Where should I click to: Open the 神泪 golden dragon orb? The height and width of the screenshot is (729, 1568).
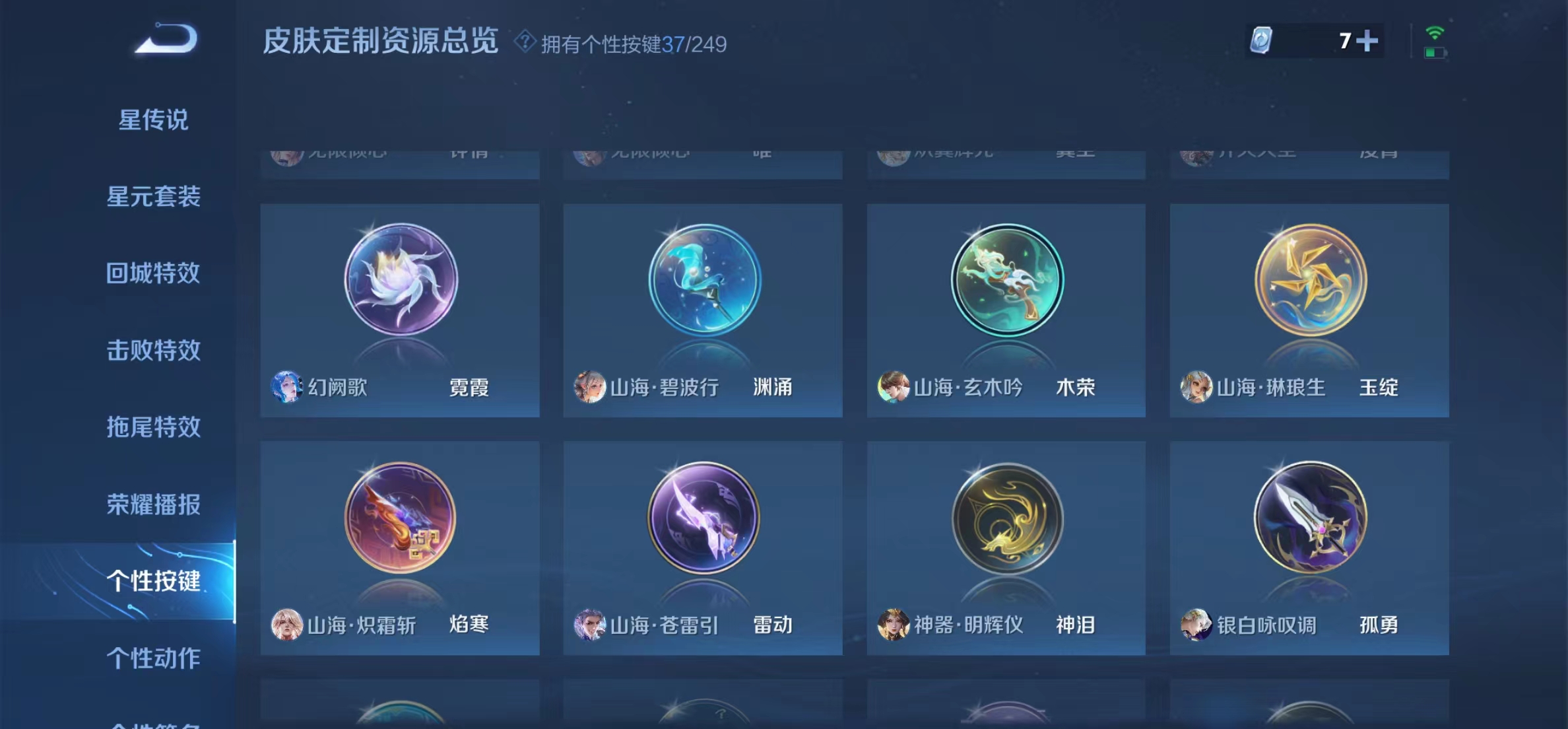[x=1005, y=518]
